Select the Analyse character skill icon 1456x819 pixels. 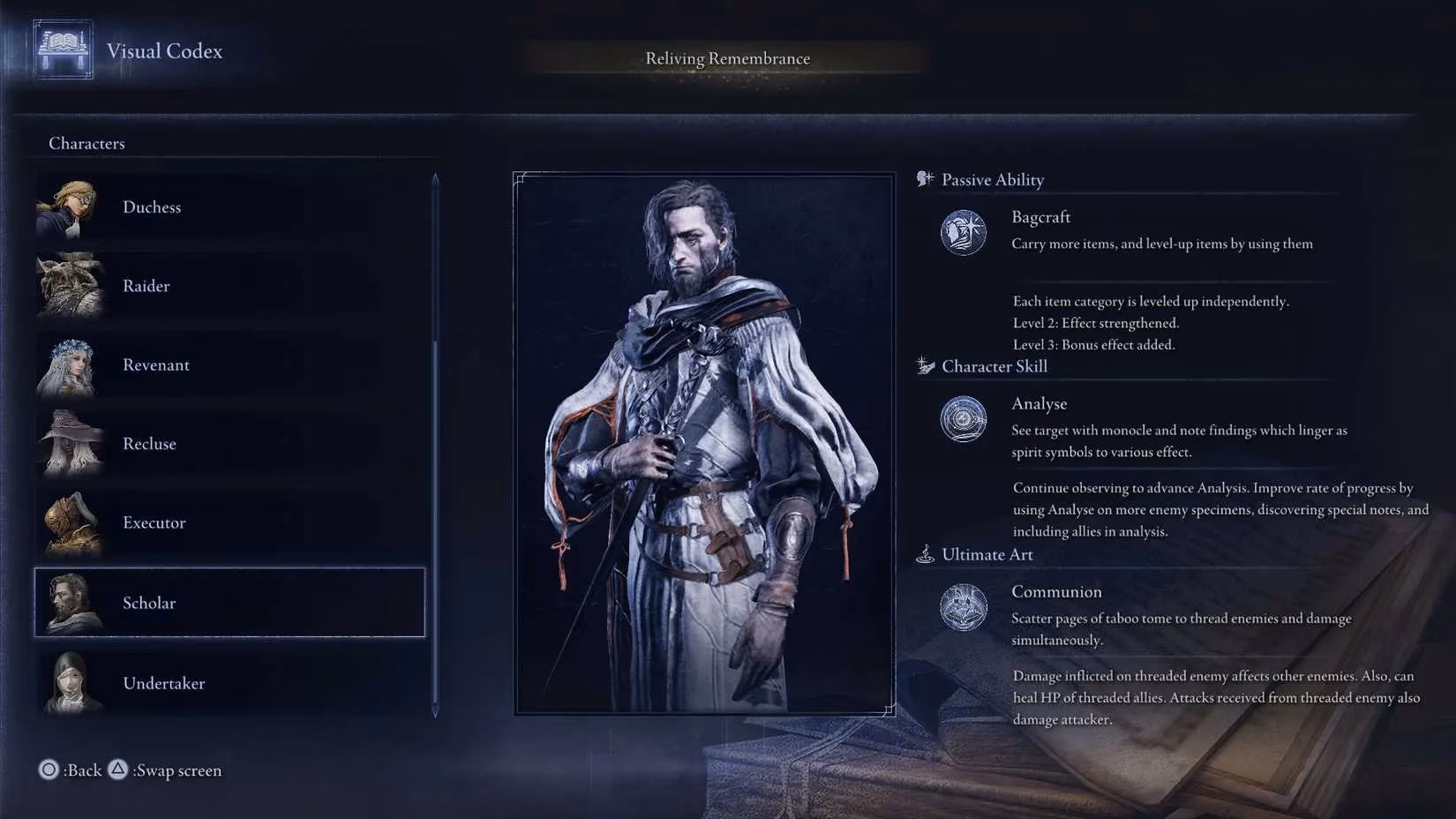point(963,419)
